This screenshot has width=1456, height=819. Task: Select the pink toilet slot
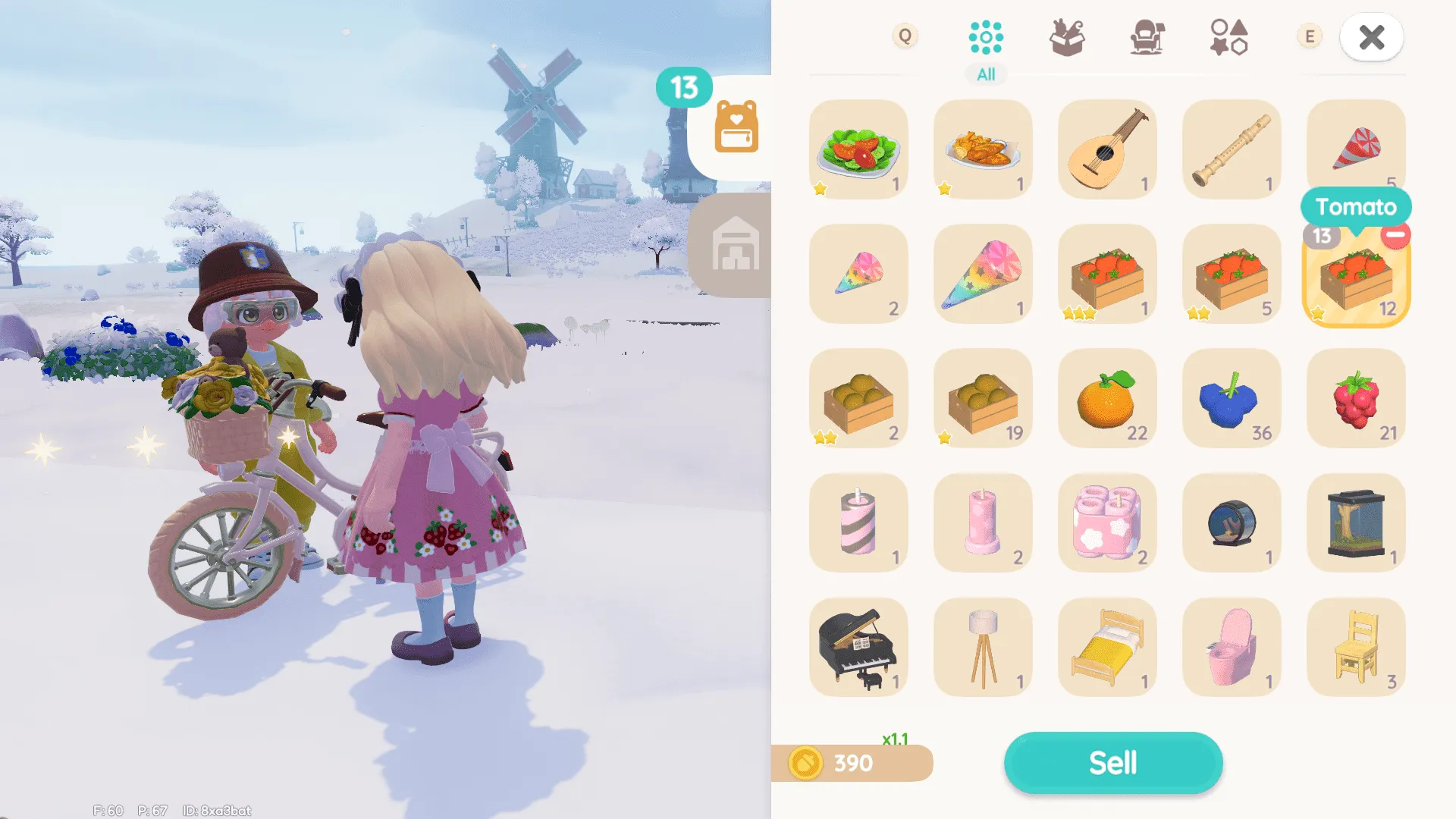click(x=1231, y=647)
